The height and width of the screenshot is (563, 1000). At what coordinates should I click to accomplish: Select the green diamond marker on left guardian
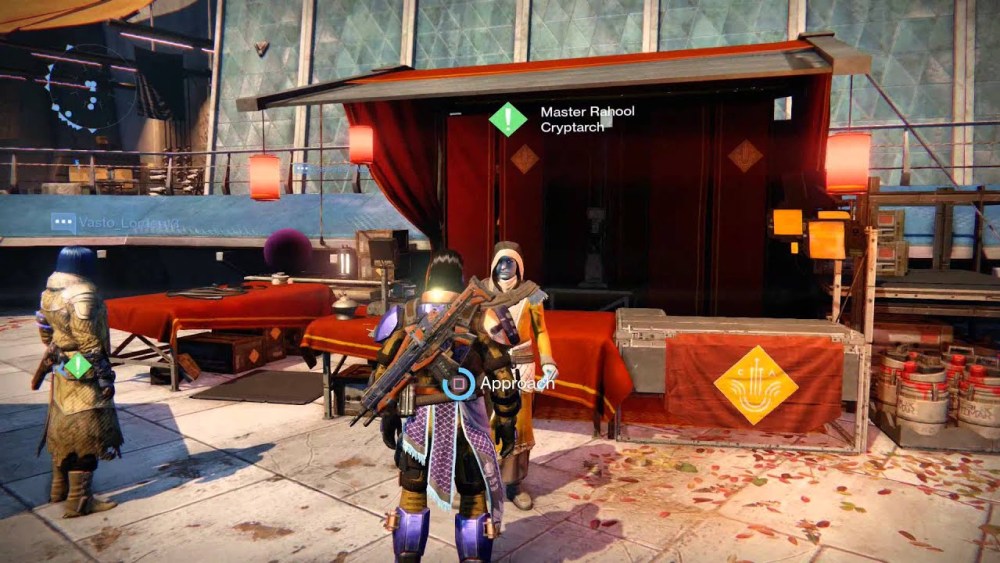click(x=78, y=365)
